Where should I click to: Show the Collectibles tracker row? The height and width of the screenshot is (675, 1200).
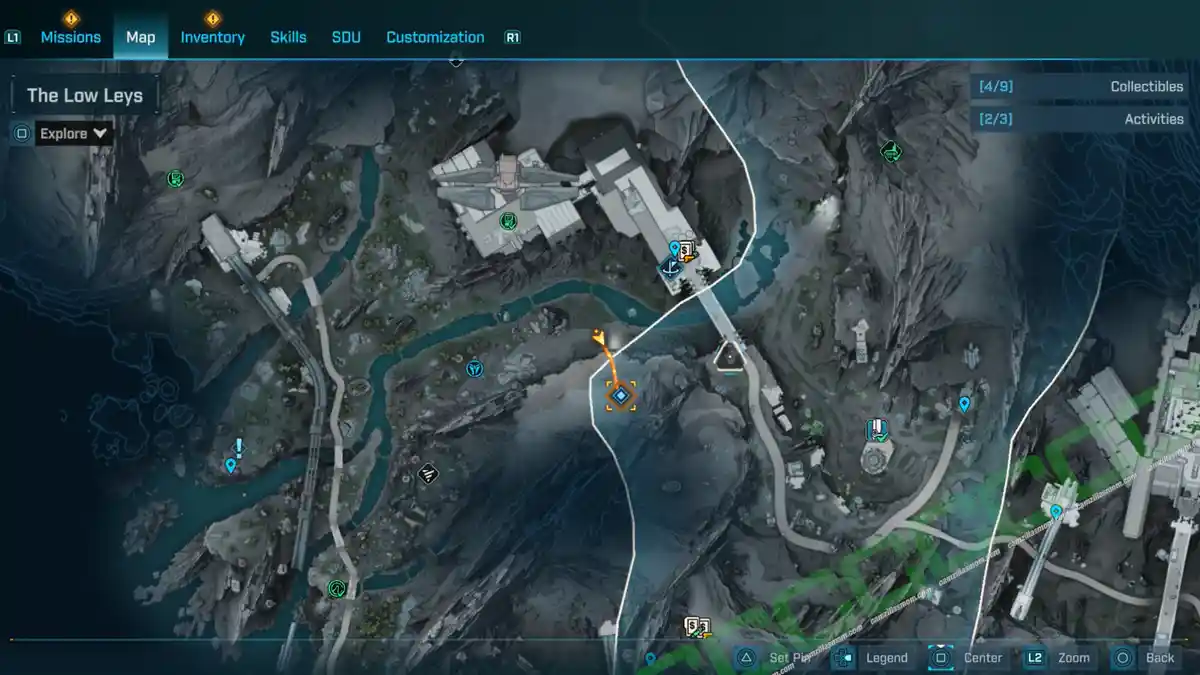pos(1078,87)
